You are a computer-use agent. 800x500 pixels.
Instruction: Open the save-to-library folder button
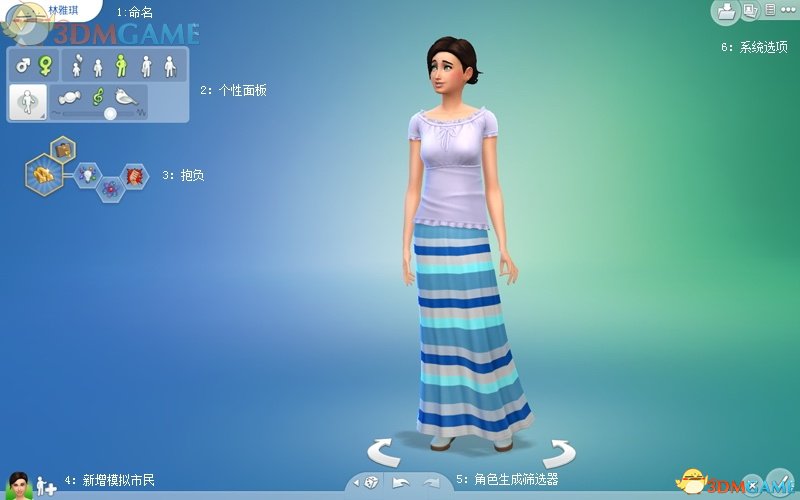pyautogui.click(x=724, y=12)
